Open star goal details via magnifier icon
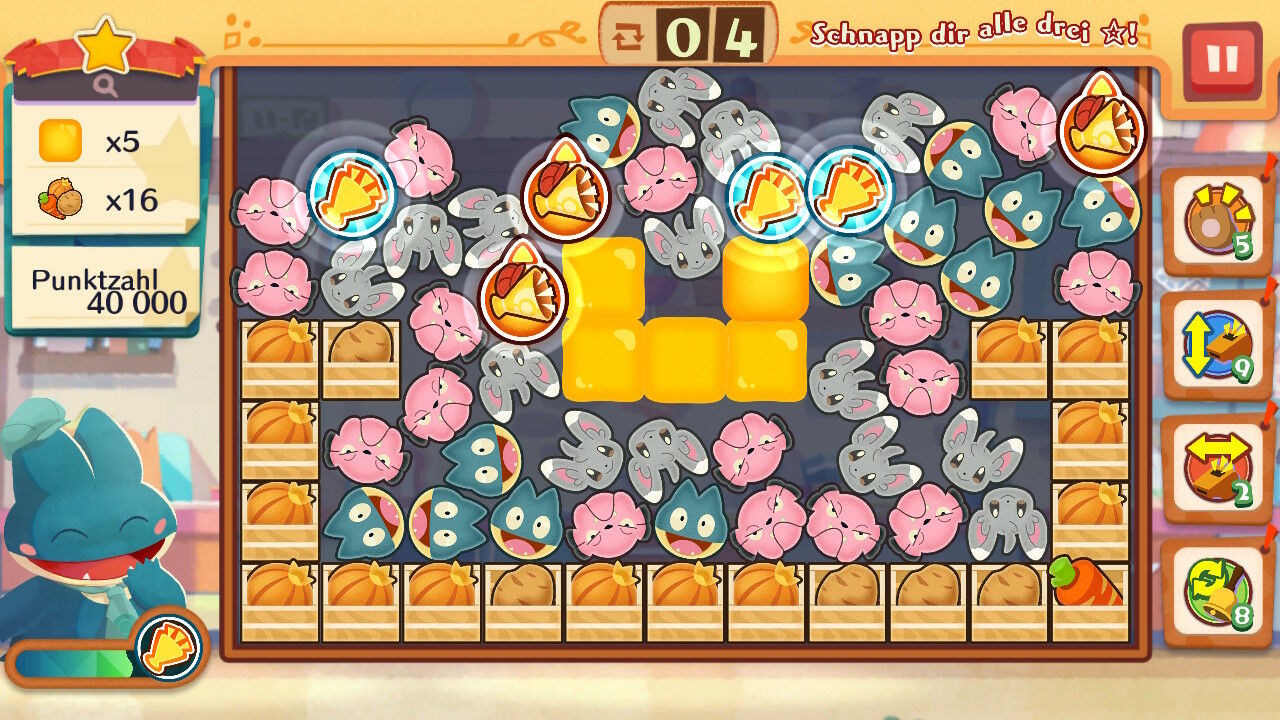The height and width of the screenshot is (720, 1280). coord(106,87)
